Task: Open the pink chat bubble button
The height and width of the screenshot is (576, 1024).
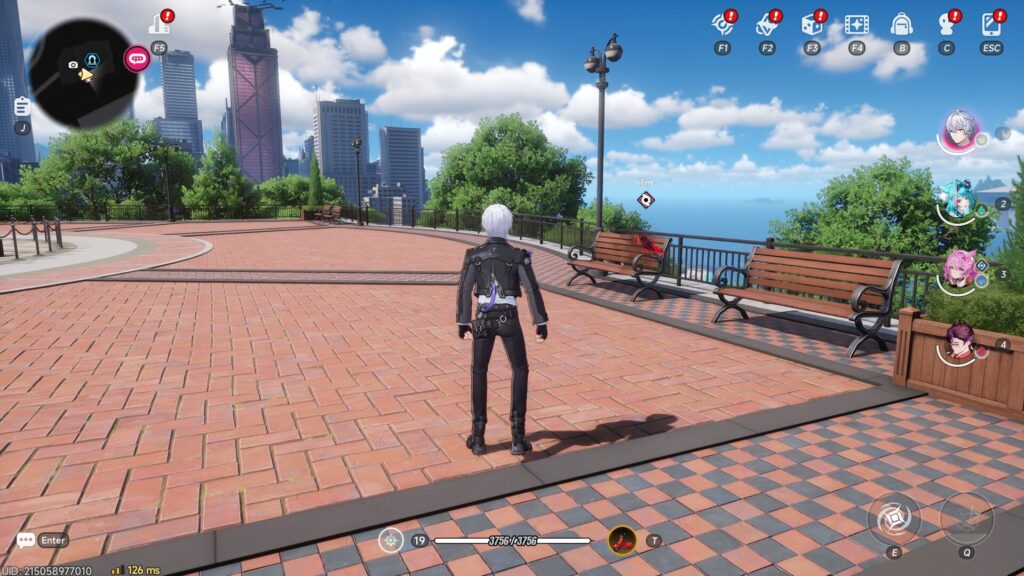Action: pyautogui.click(x=137, y=58)
